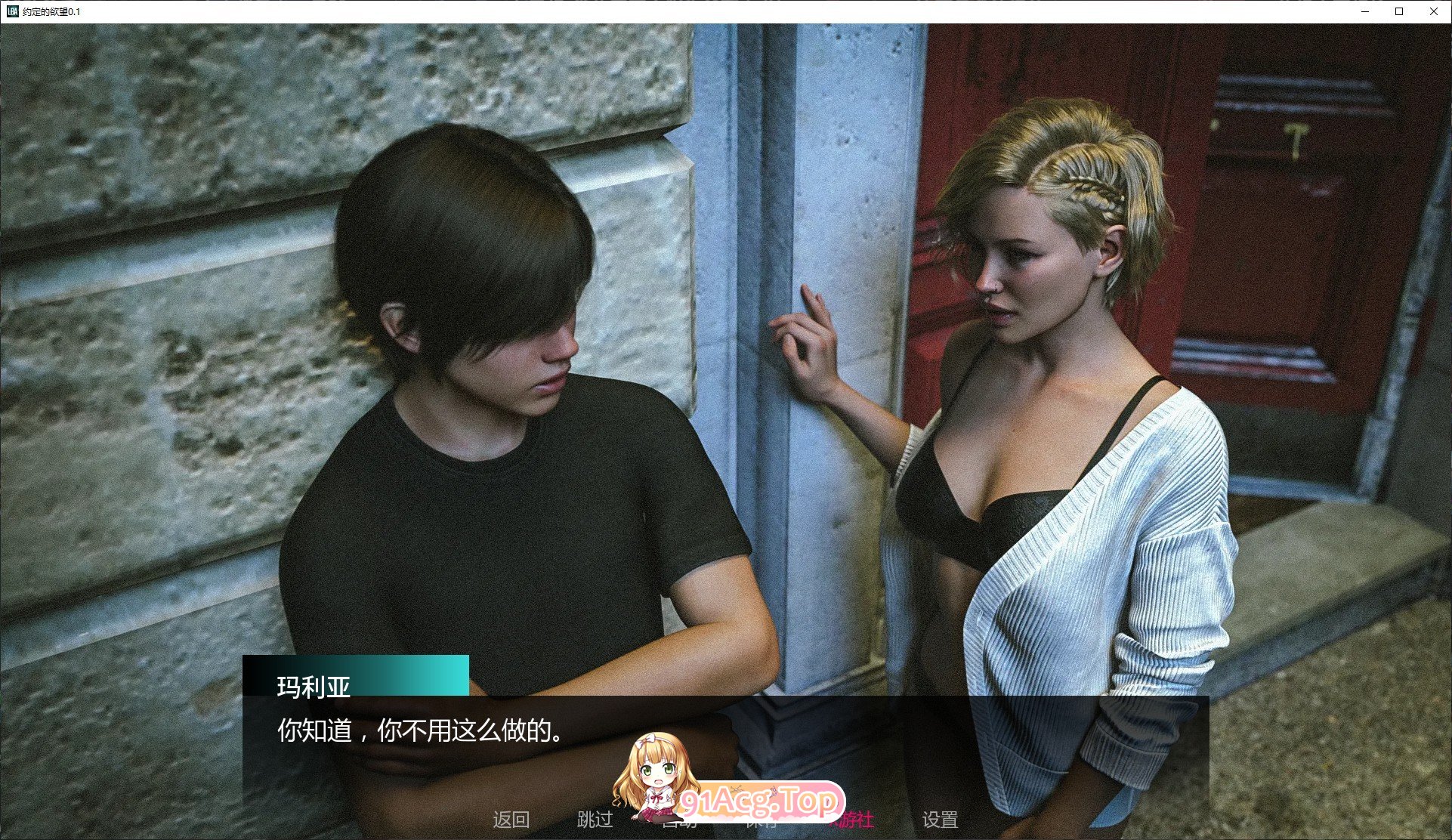Minimize the game window
The width and height of the screenshot is (1452, 840).
1364,11
